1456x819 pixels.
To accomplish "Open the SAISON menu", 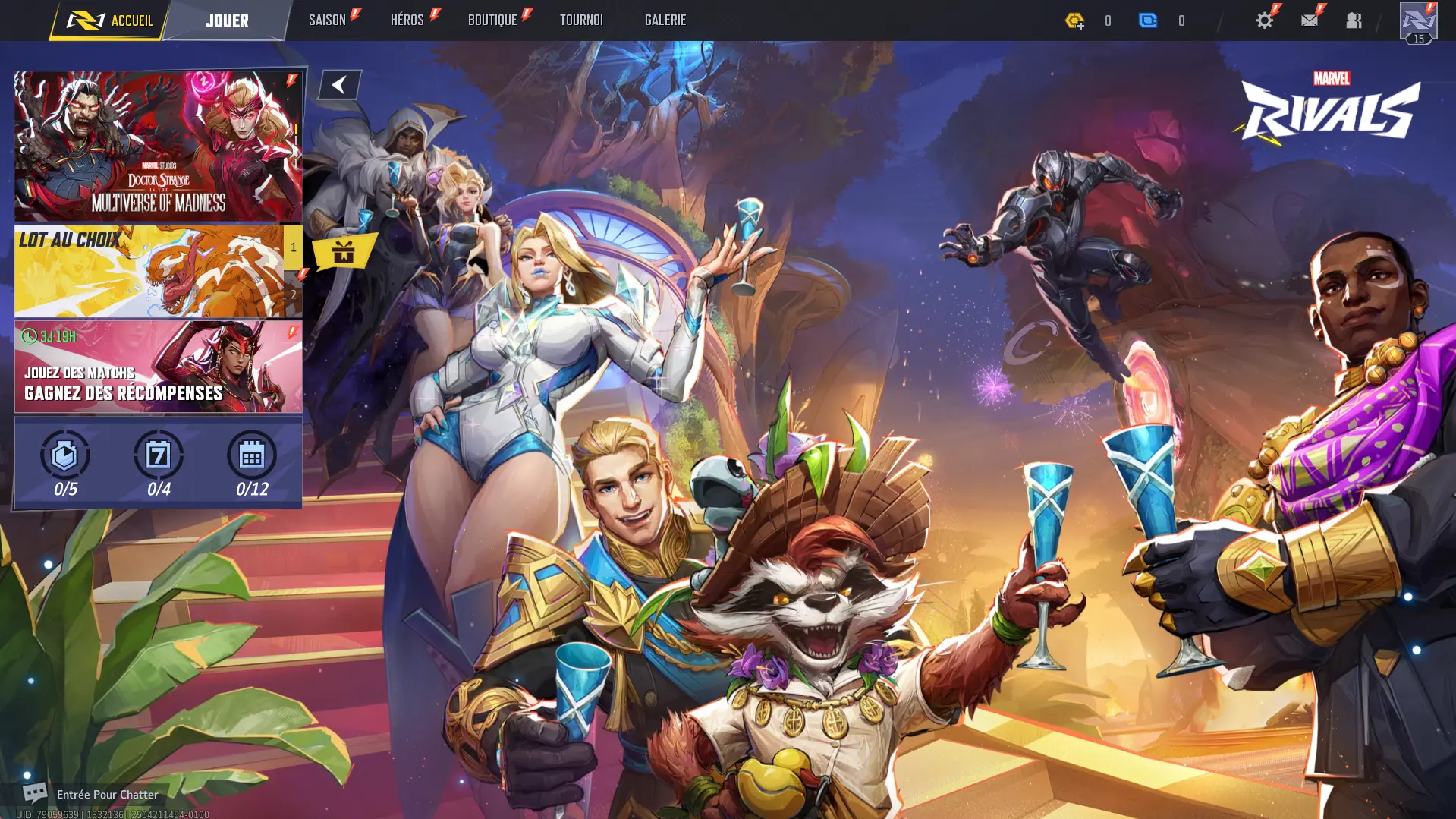I will pos(327,20).
